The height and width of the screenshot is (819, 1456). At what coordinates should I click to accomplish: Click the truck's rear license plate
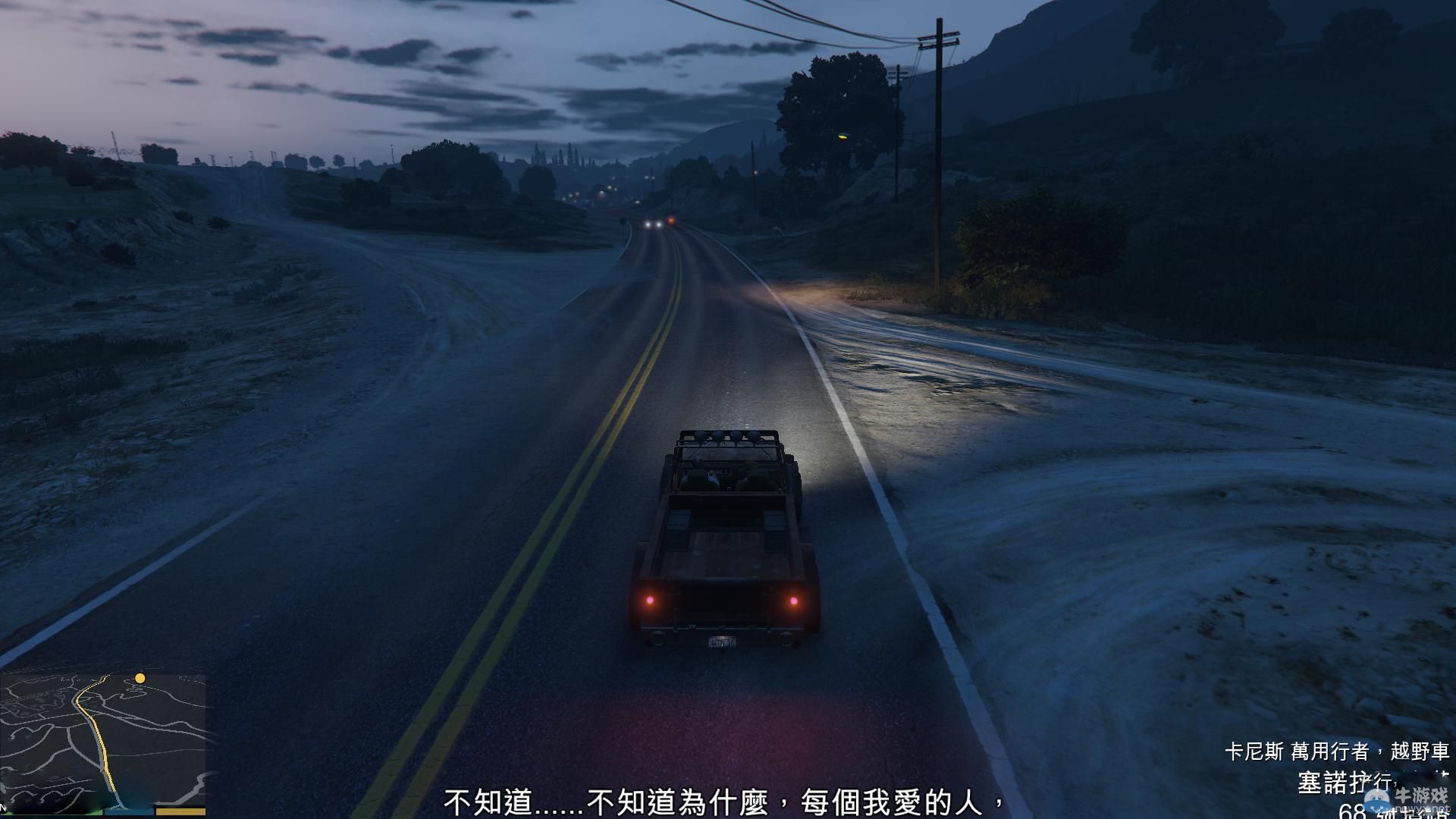point(723,642)
